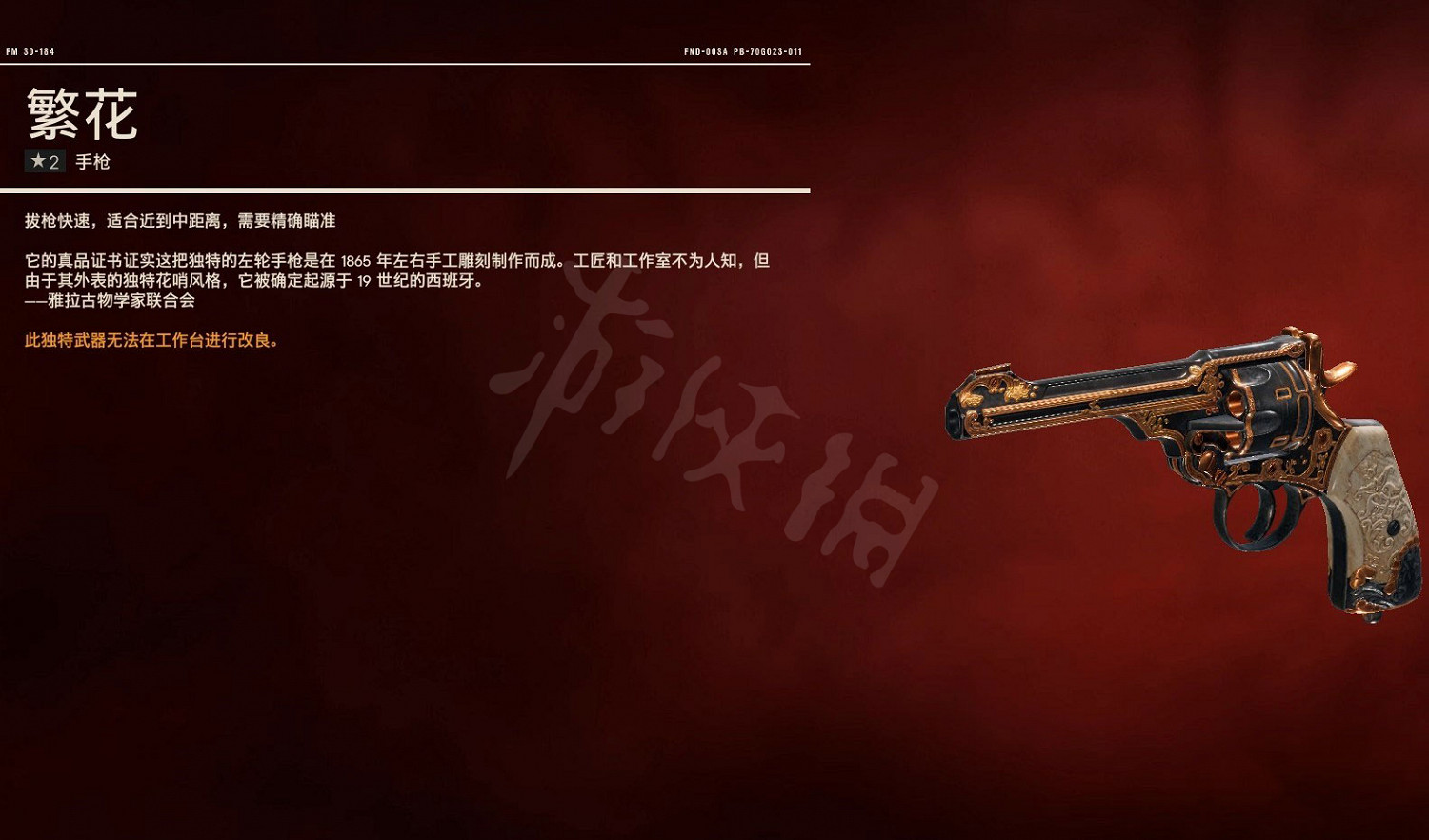Select the 手枪 weapon type label
Image resolution: width=1429 pixels, height=840 pixels.
[94, 162]
